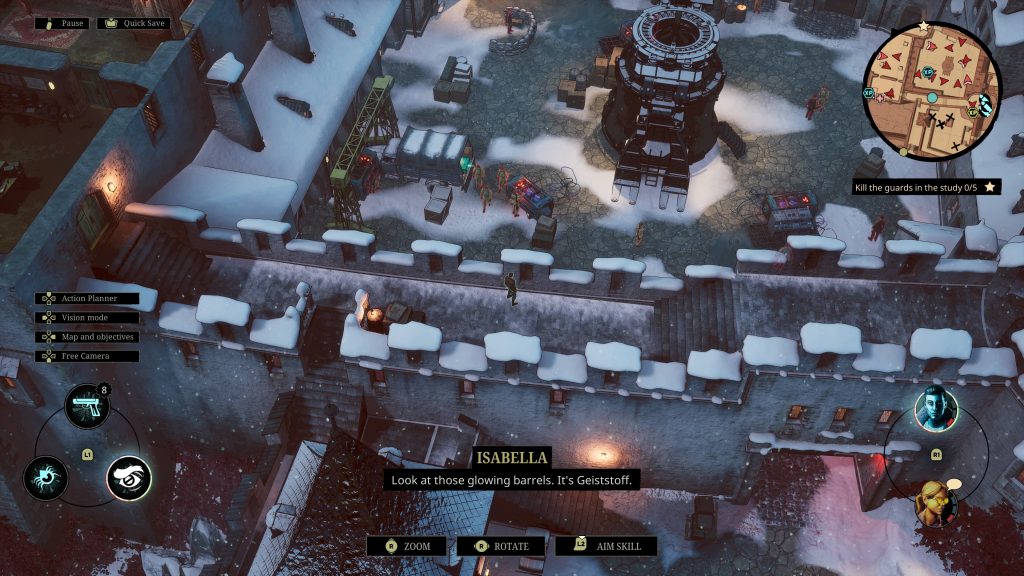
Task: Click the Quick Save button
Action: pos(133,23)
